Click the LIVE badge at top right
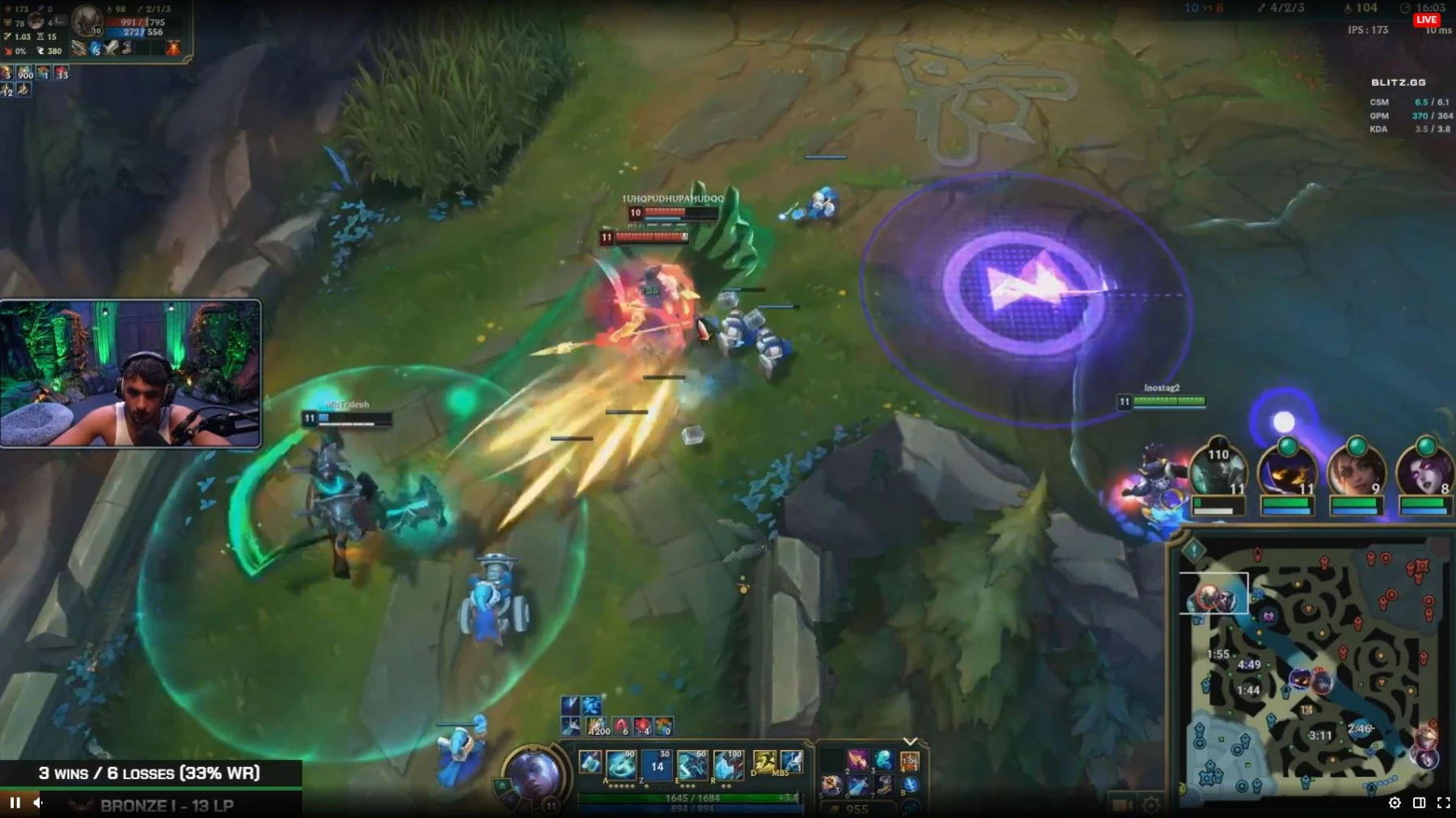Viewport: 1456px width, 818px height. tap(1426, 19)
